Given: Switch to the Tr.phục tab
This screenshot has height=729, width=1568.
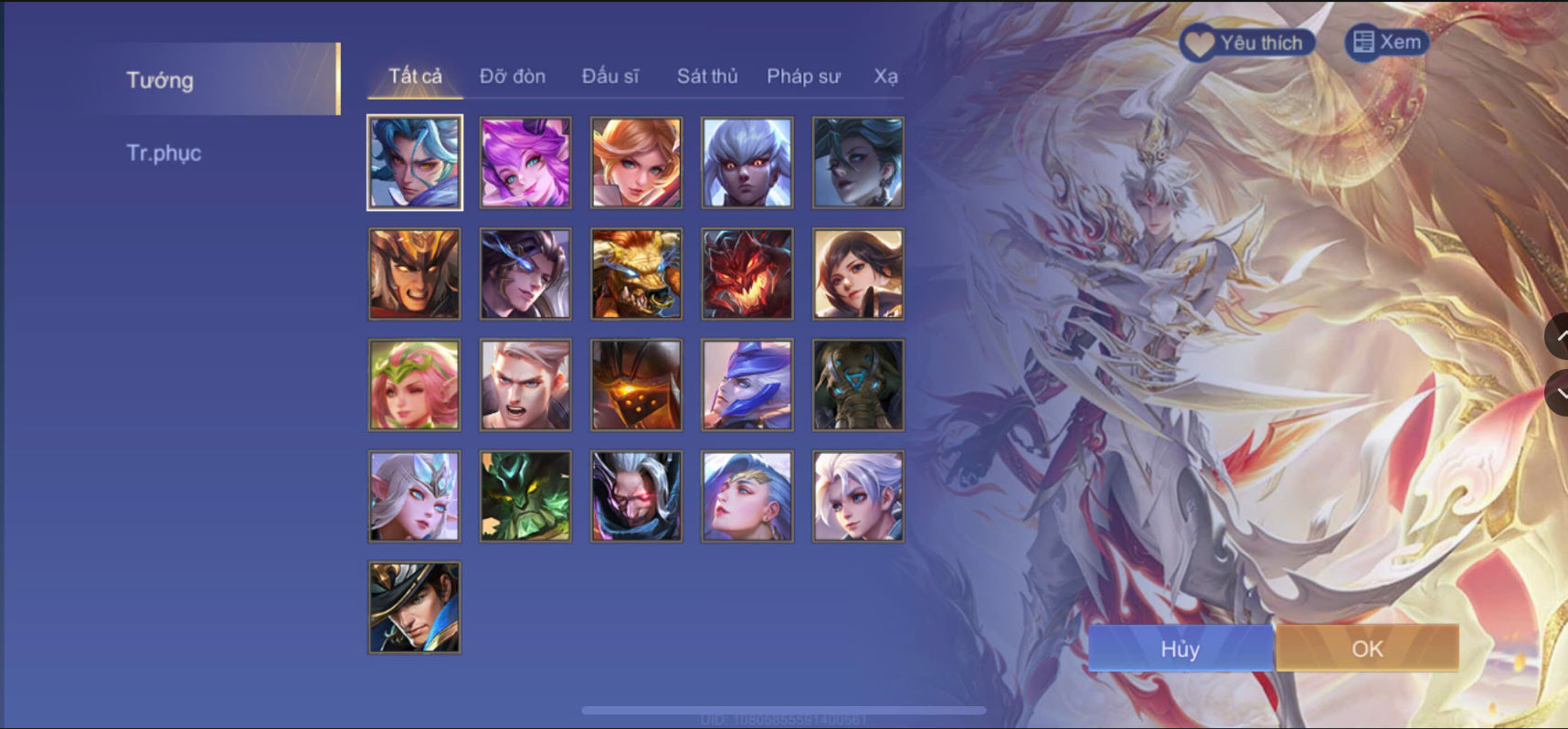Looking at the screenshot, I should click(164, 153).
